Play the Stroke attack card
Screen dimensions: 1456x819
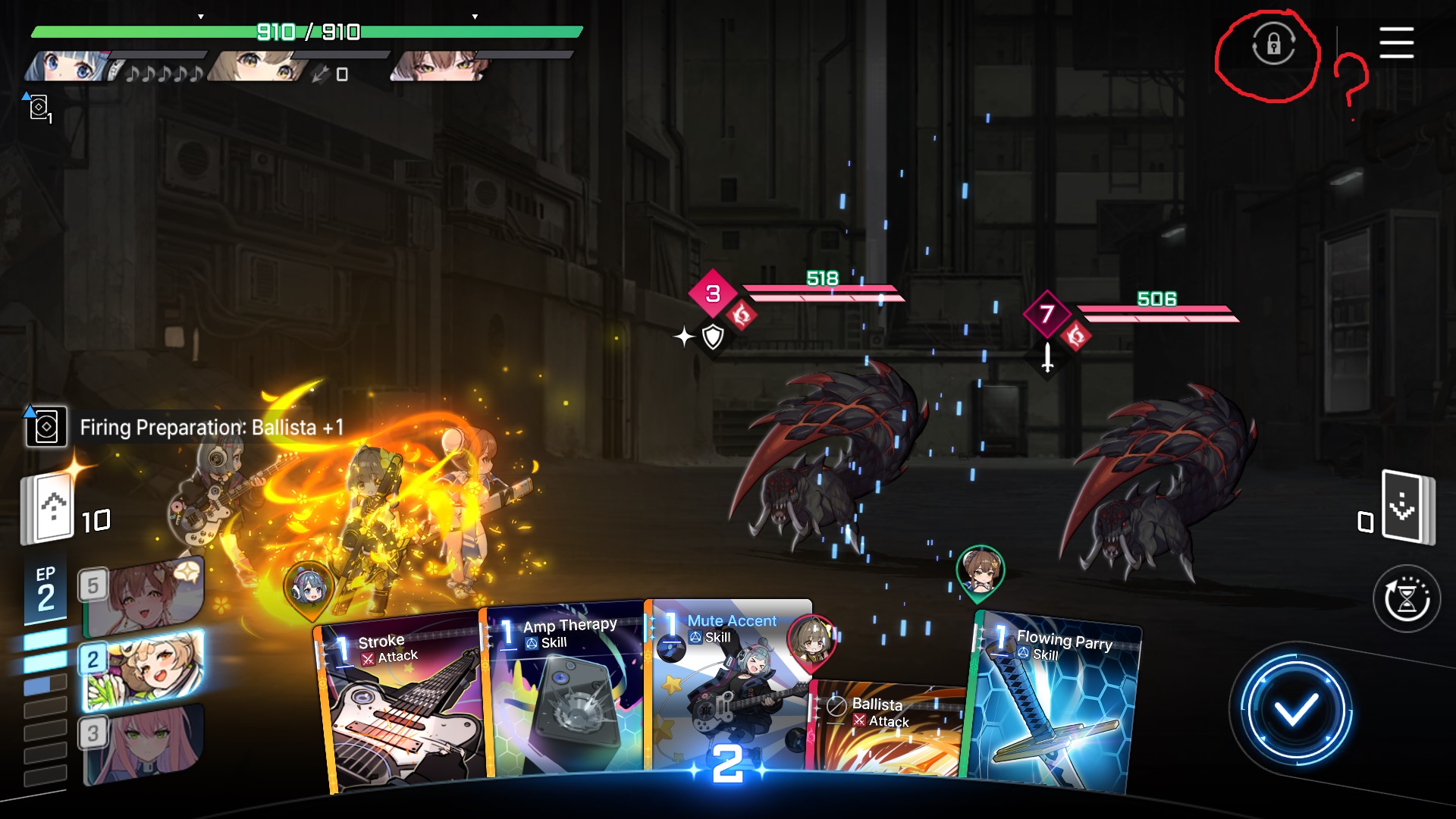[x=402, y=705]
